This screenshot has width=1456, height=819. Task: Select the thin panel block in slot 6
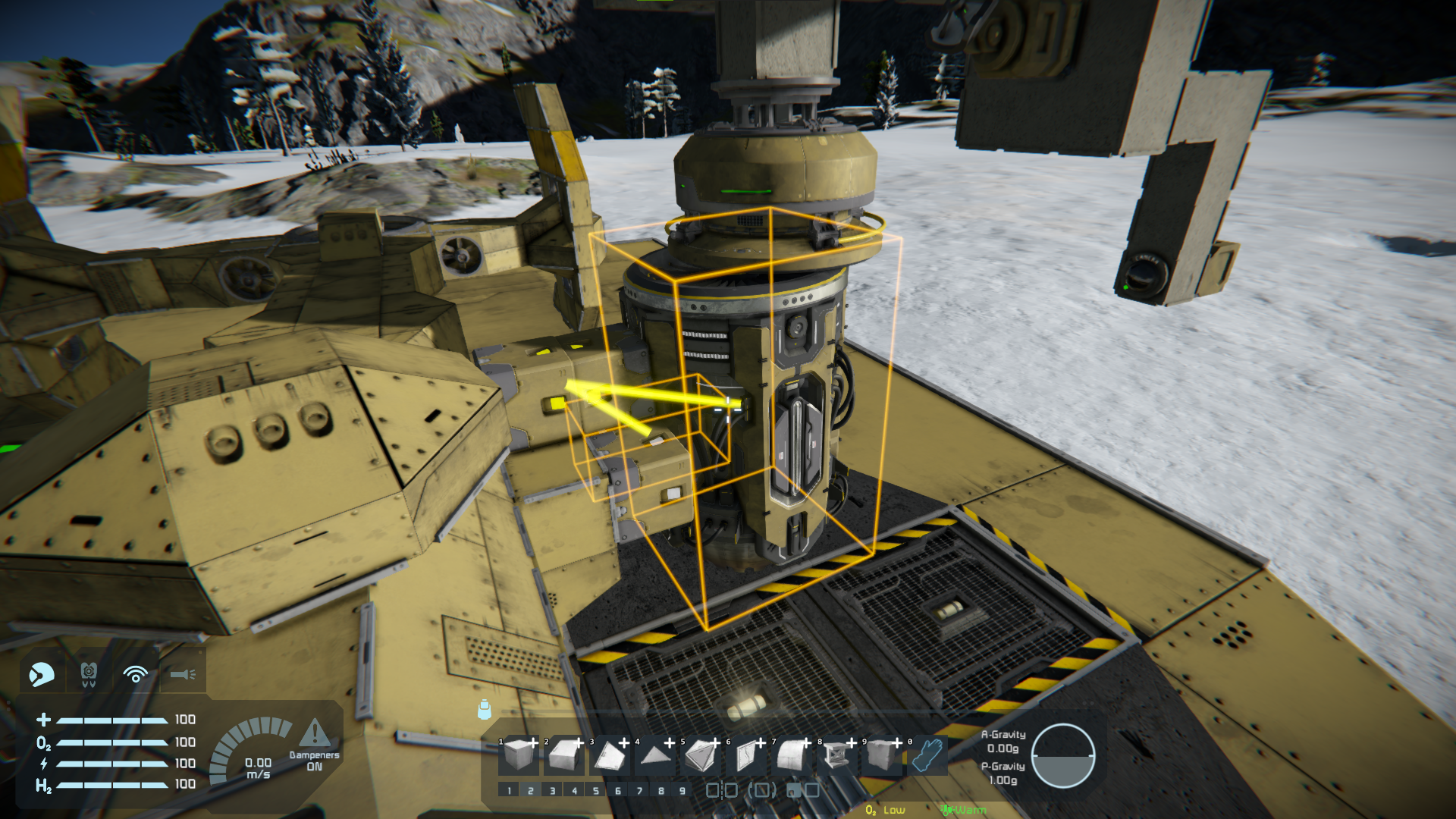click(747, 755)
